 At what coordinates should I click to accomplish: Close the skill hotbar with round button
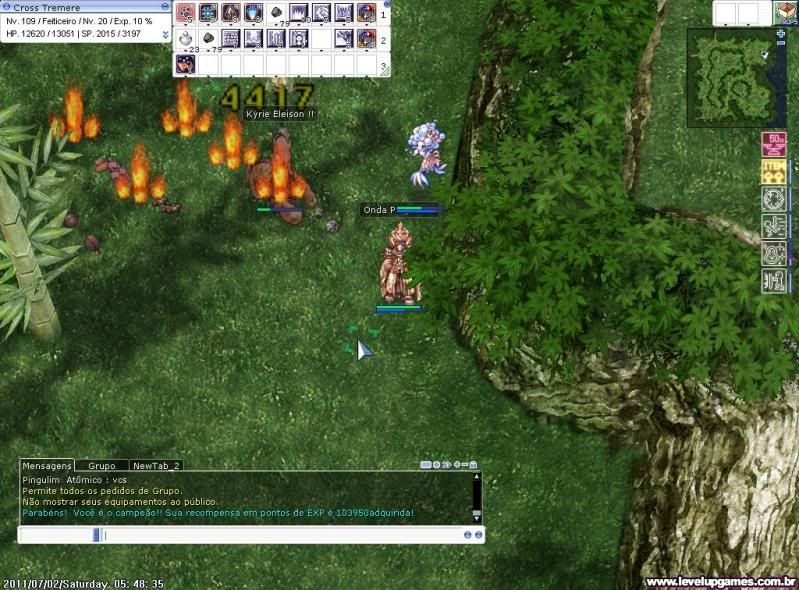386,4
